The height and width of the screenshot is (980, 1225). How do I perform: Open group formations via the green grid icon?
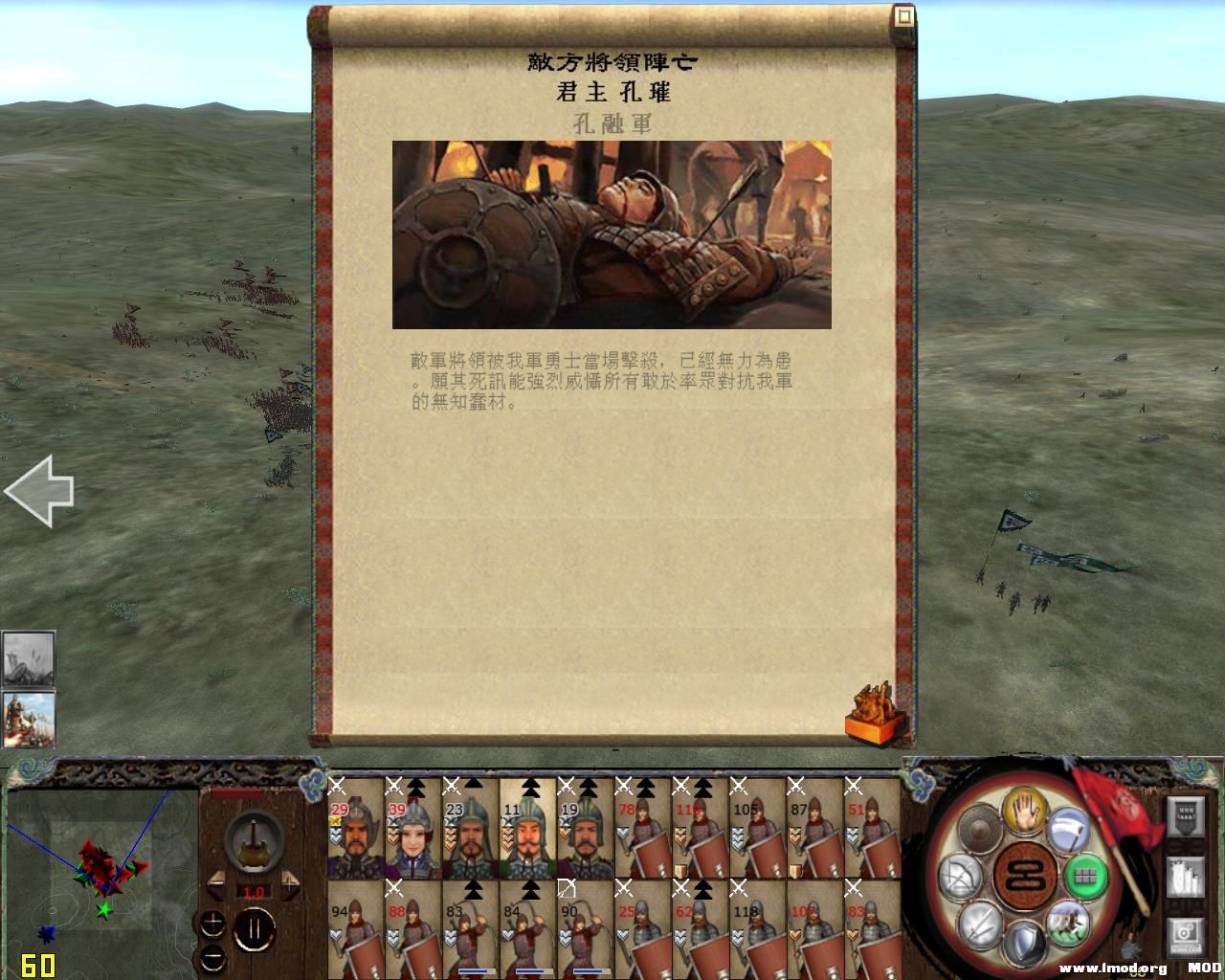pos(1086,876)
